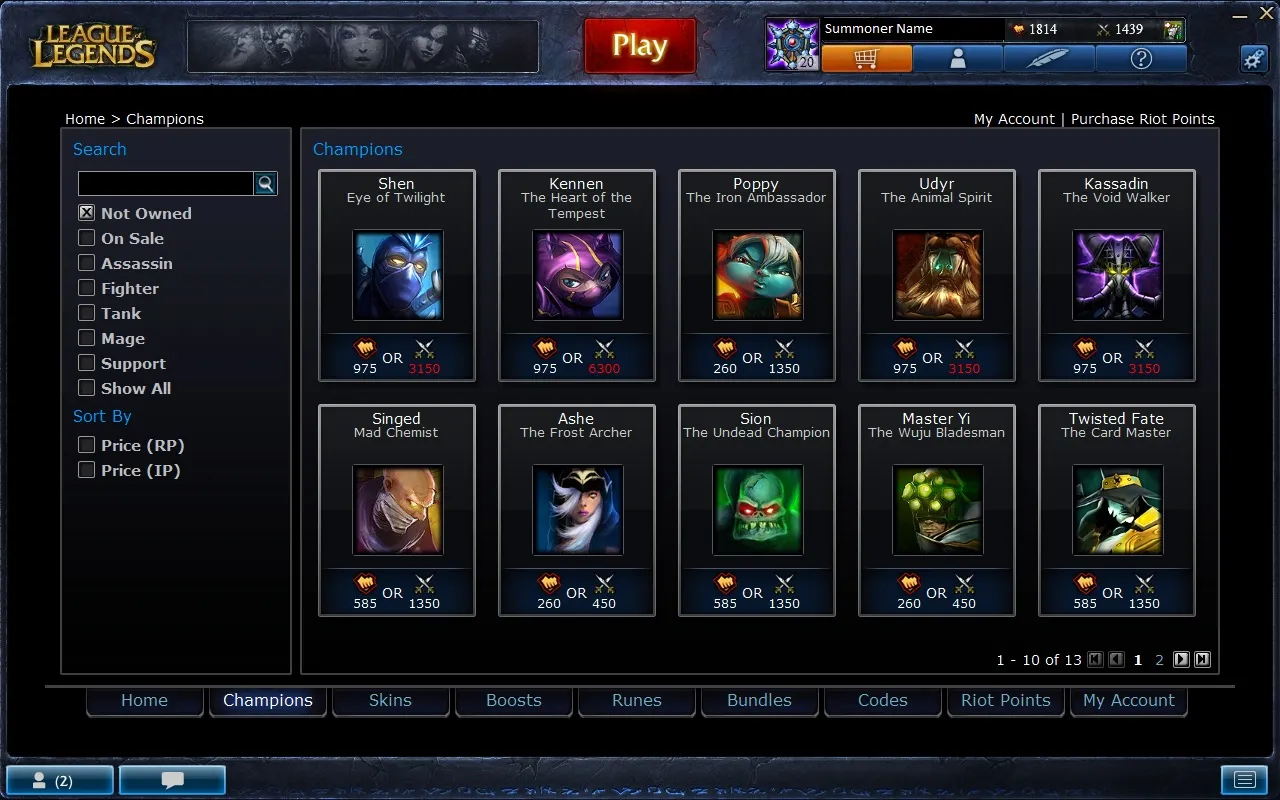Sort champions by Price (RP)
This screenshot has height=800, width=1280.
coord(87,445)
